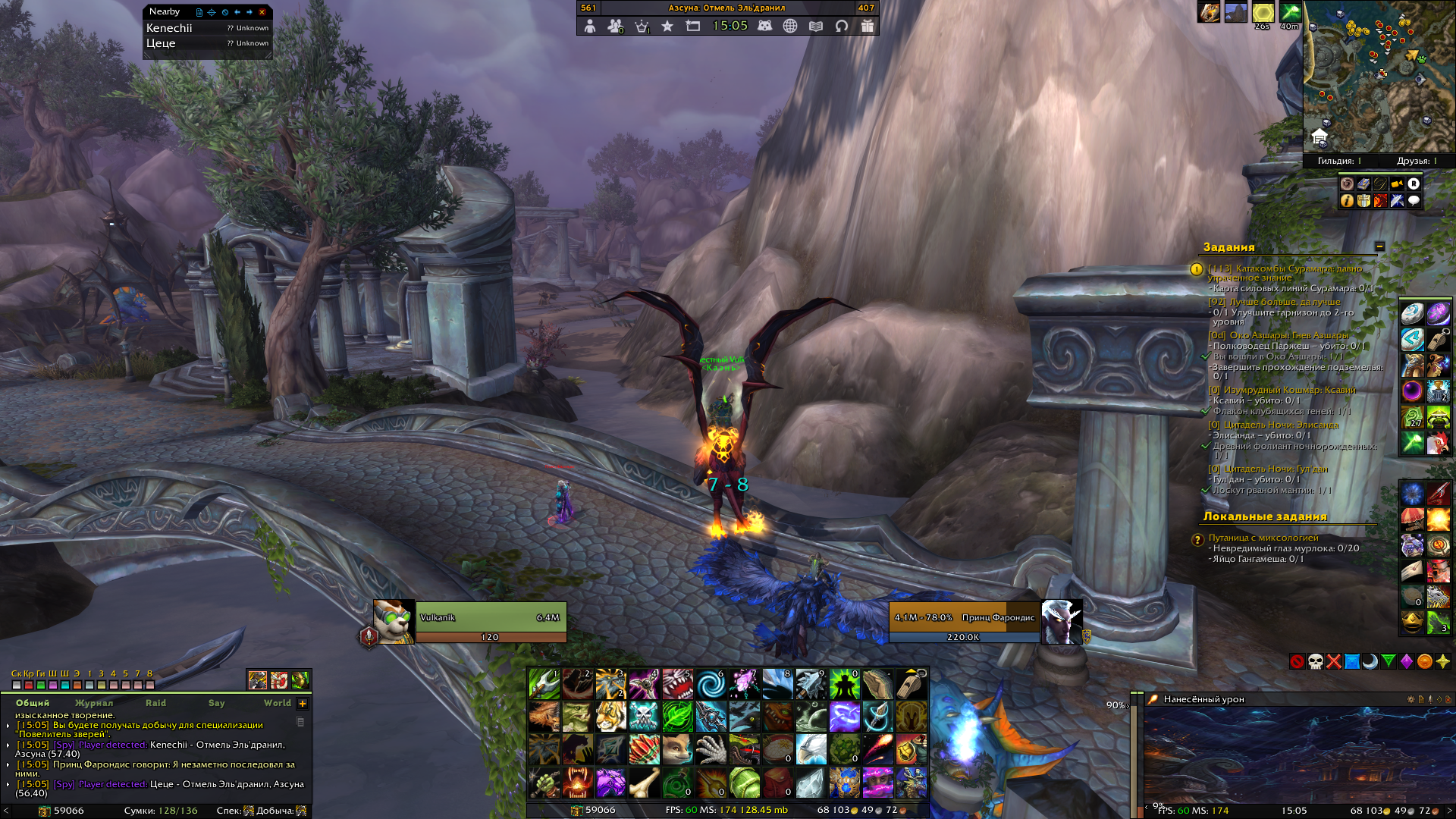Open the Raid chat tab
The image size is (1456, 819).
tap(155, 703)
